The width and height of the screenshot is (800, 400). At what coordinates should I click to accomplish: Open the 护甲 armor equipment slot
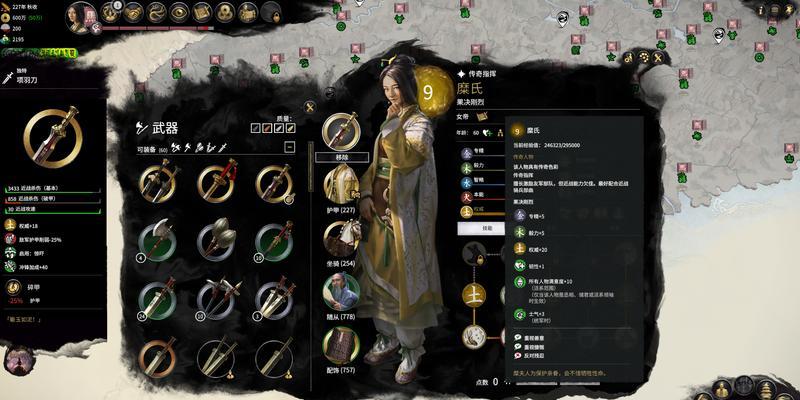tap(341, 187)
